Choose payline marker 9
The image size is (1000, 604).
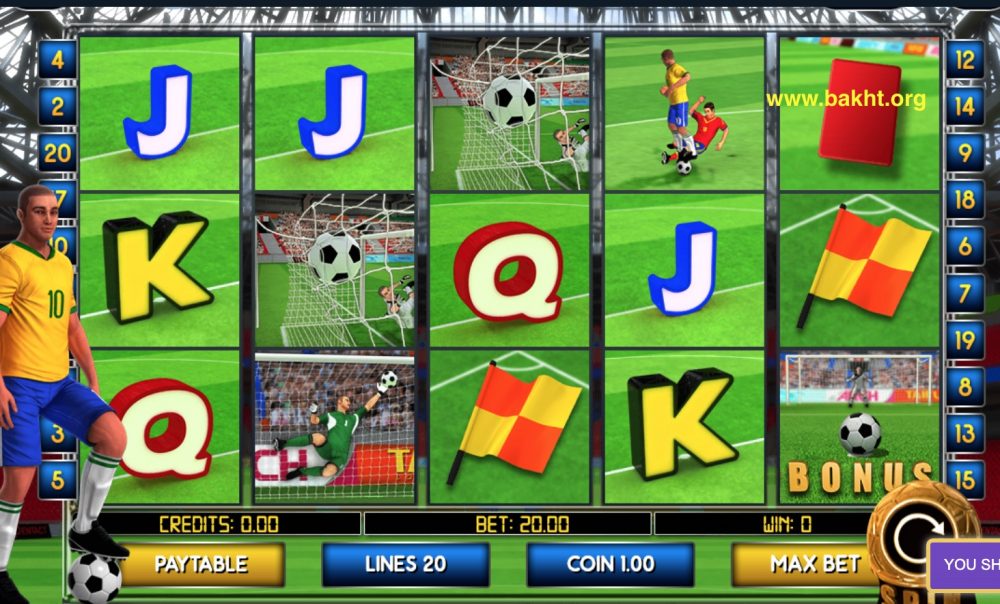tap(964, 152)
